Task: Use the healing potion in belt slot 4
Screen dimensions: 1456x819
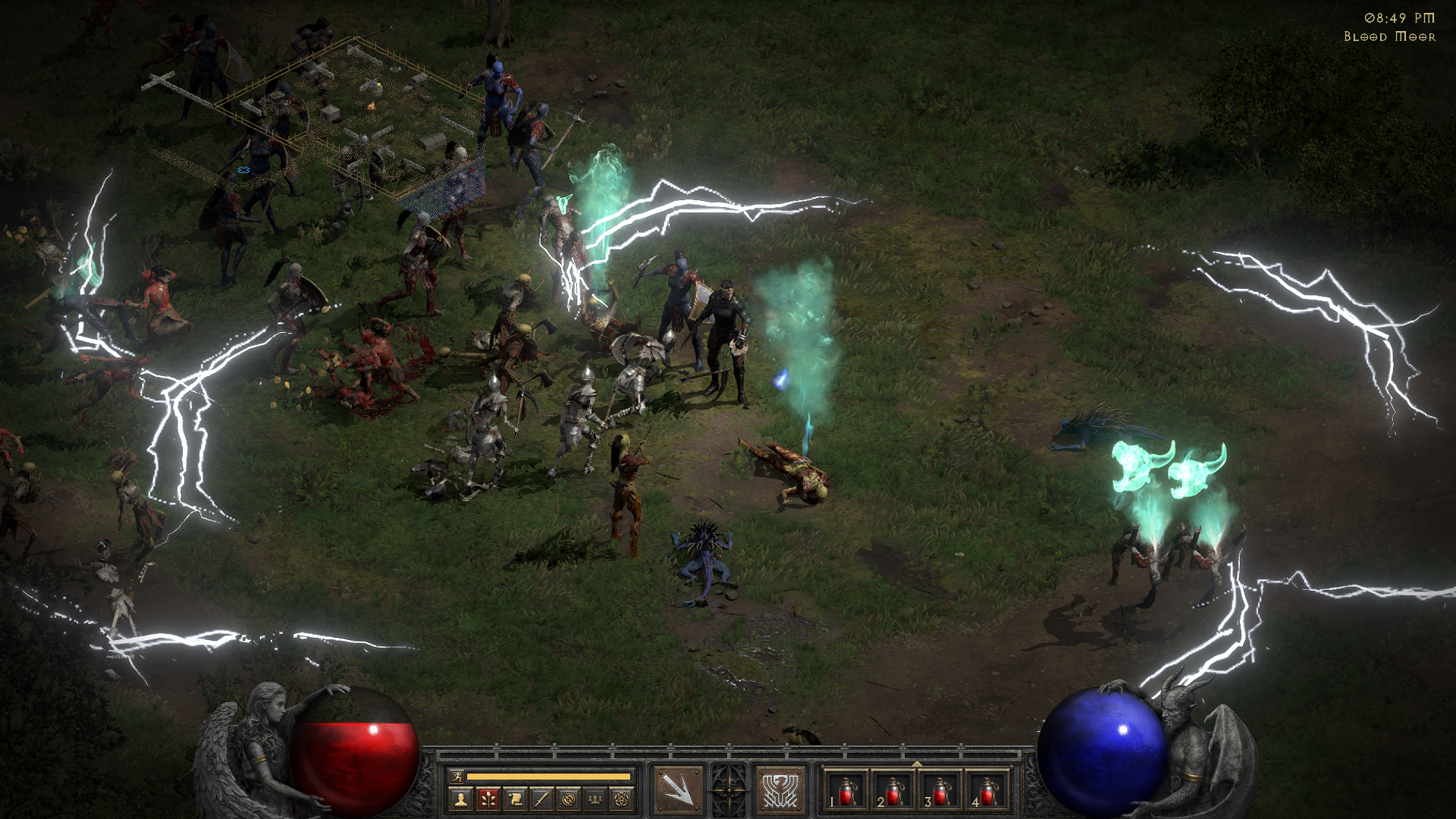Action: 987,790
